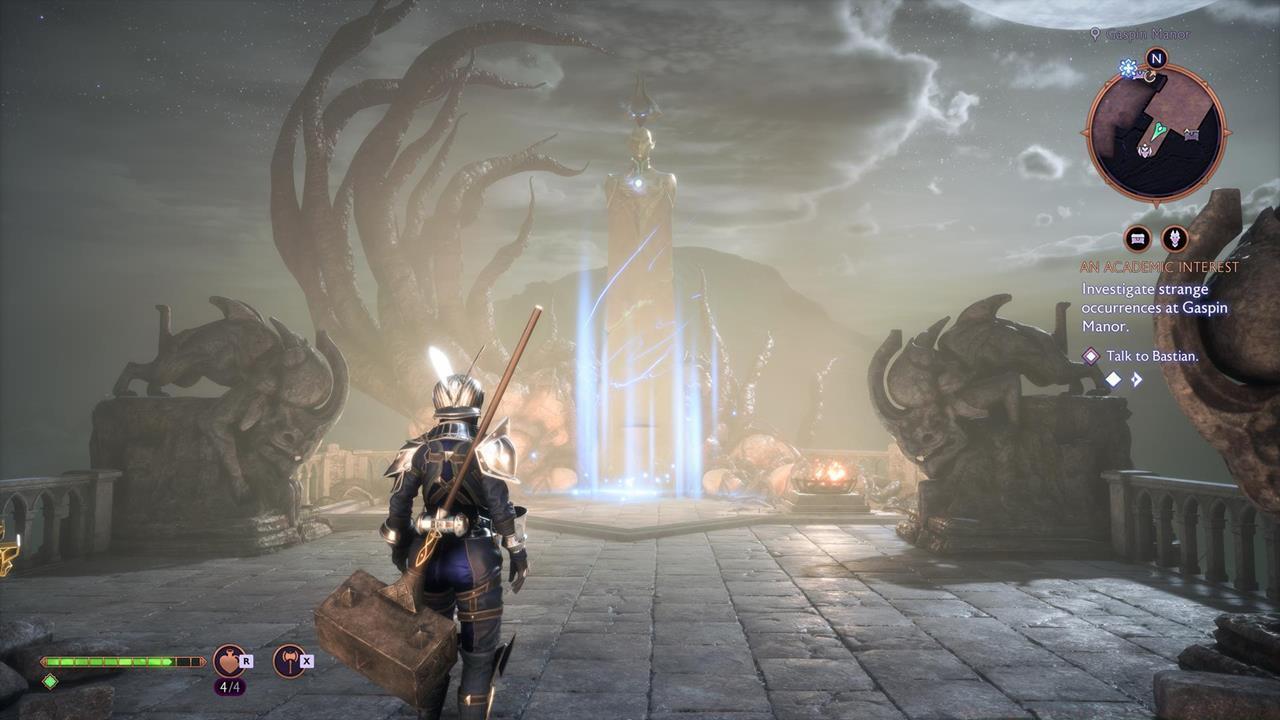Open the circular minimap

pyautogui.click(x=1155, y=130)
